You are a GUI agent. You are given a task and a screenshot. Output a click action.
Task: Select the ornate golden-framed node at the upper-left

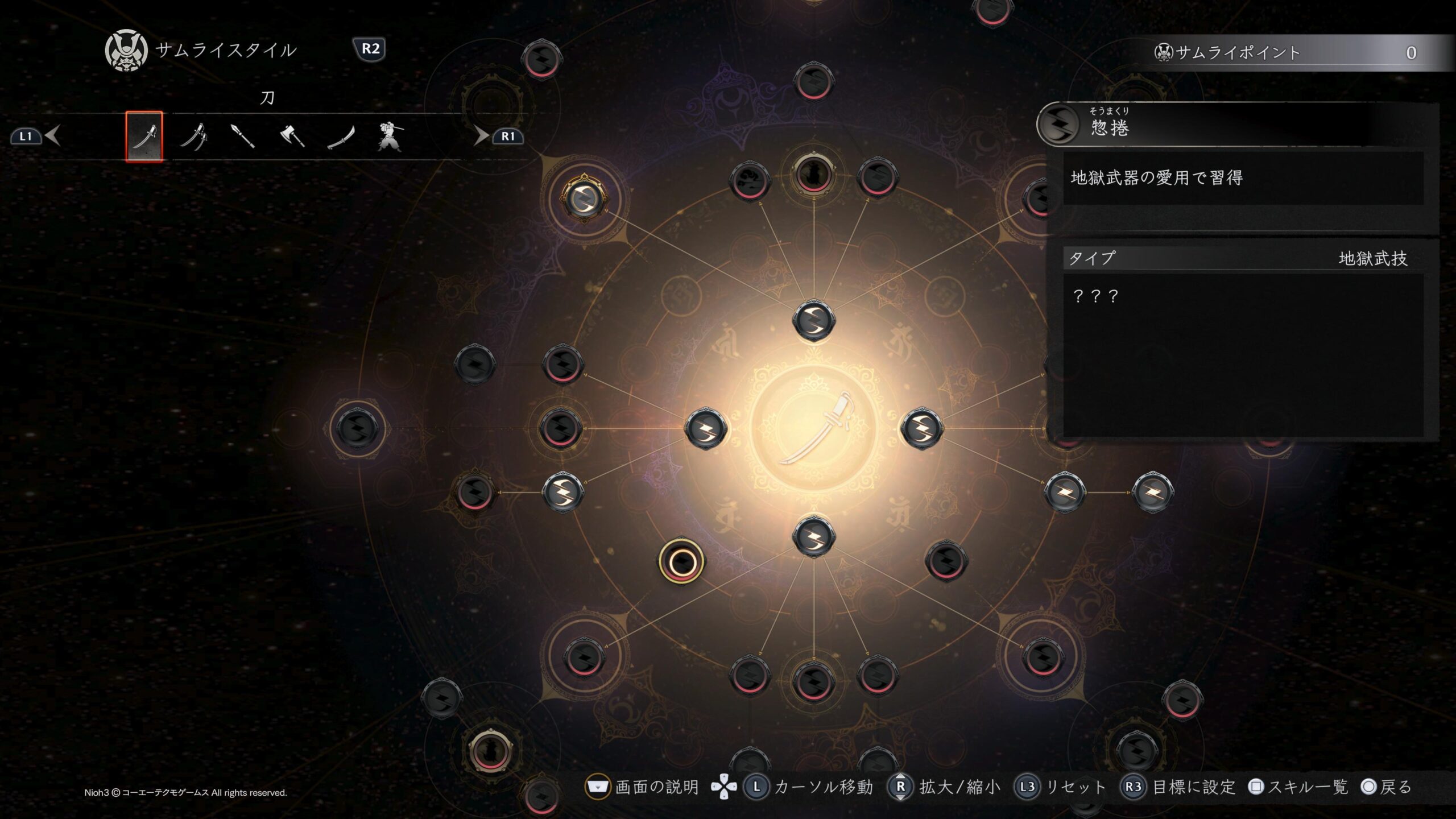click(584, 198)
